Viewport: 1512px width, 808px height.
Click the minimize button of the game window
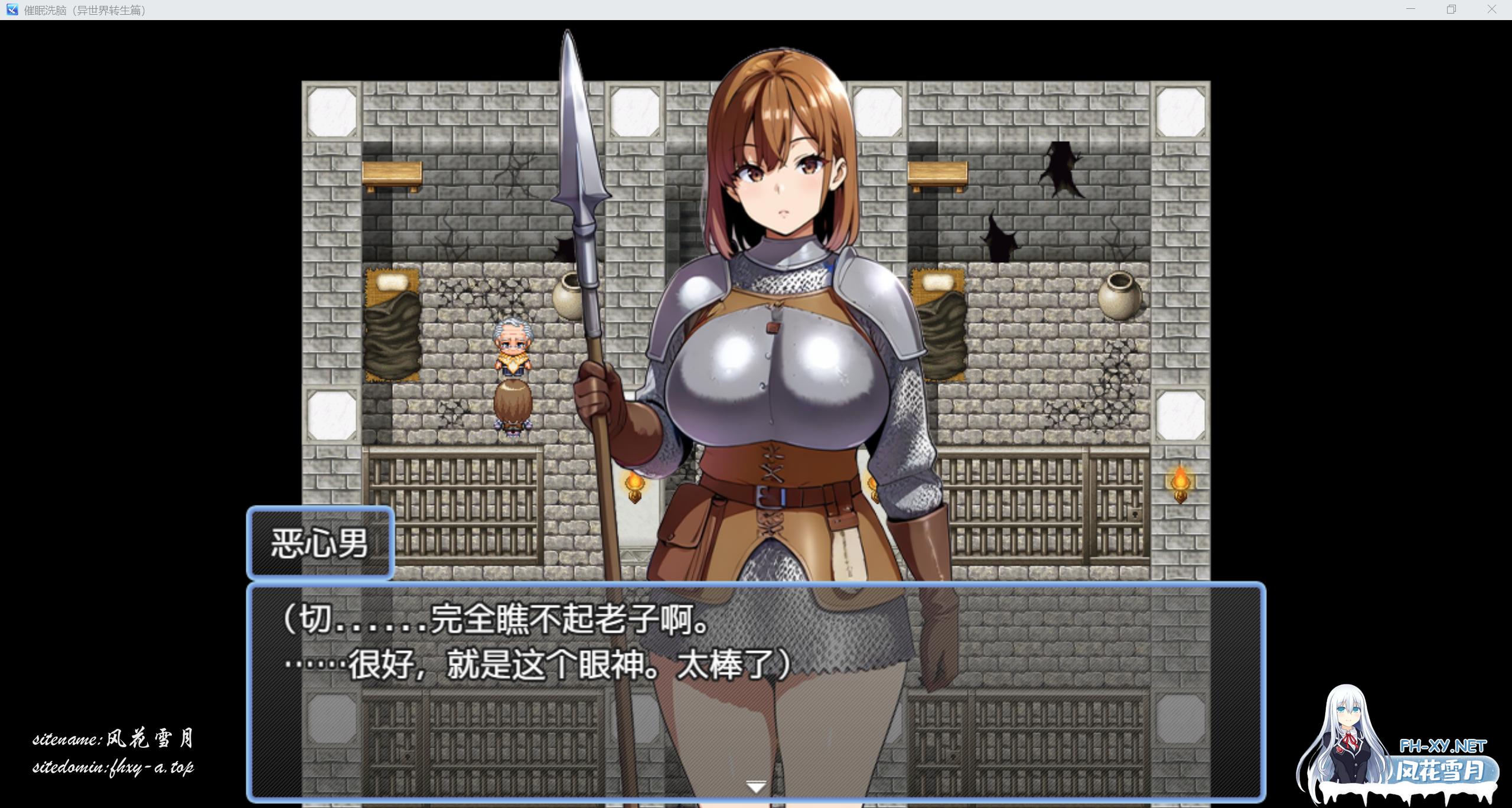tap(1411, 9)
